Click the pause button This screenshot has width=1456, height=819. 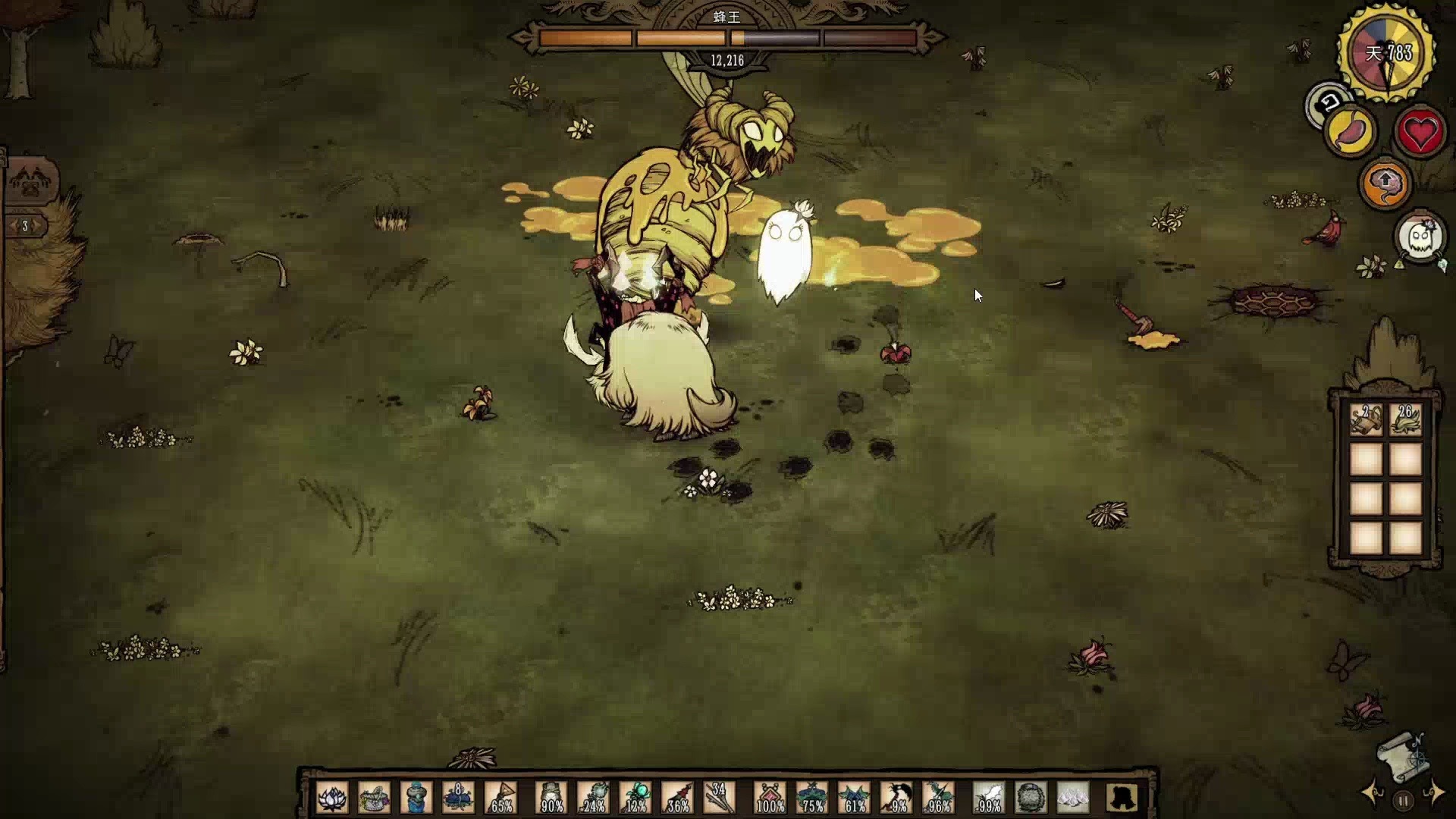pos(1403,800)
